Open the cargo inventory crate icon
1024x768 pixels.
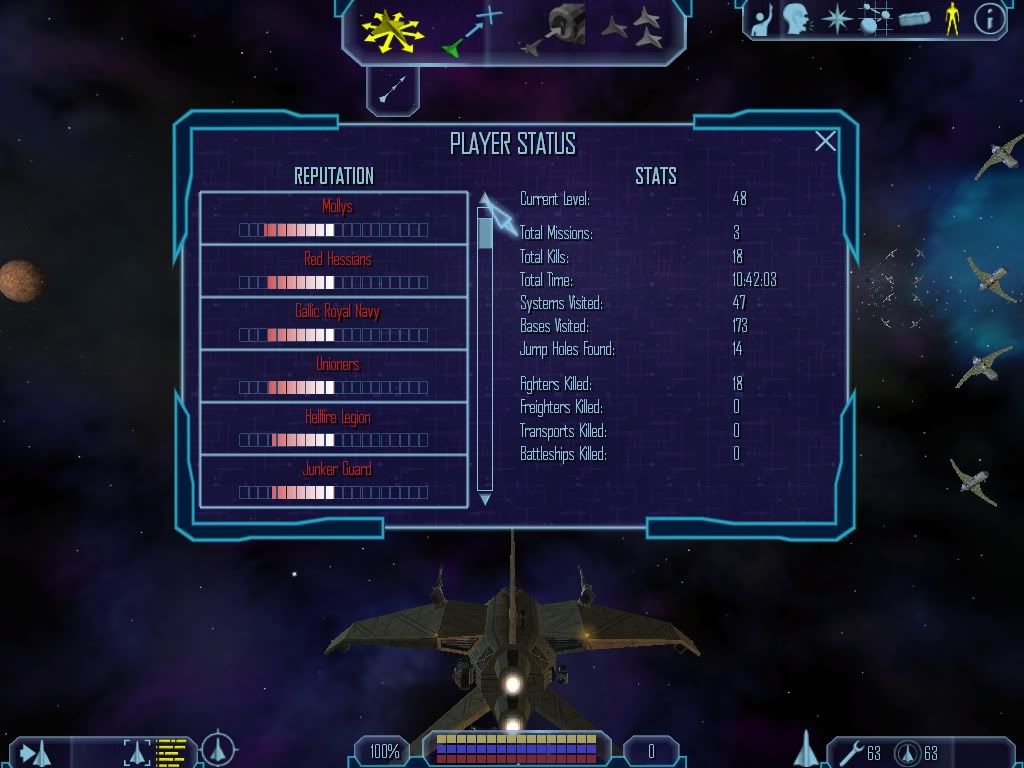[x=914, y=19]
